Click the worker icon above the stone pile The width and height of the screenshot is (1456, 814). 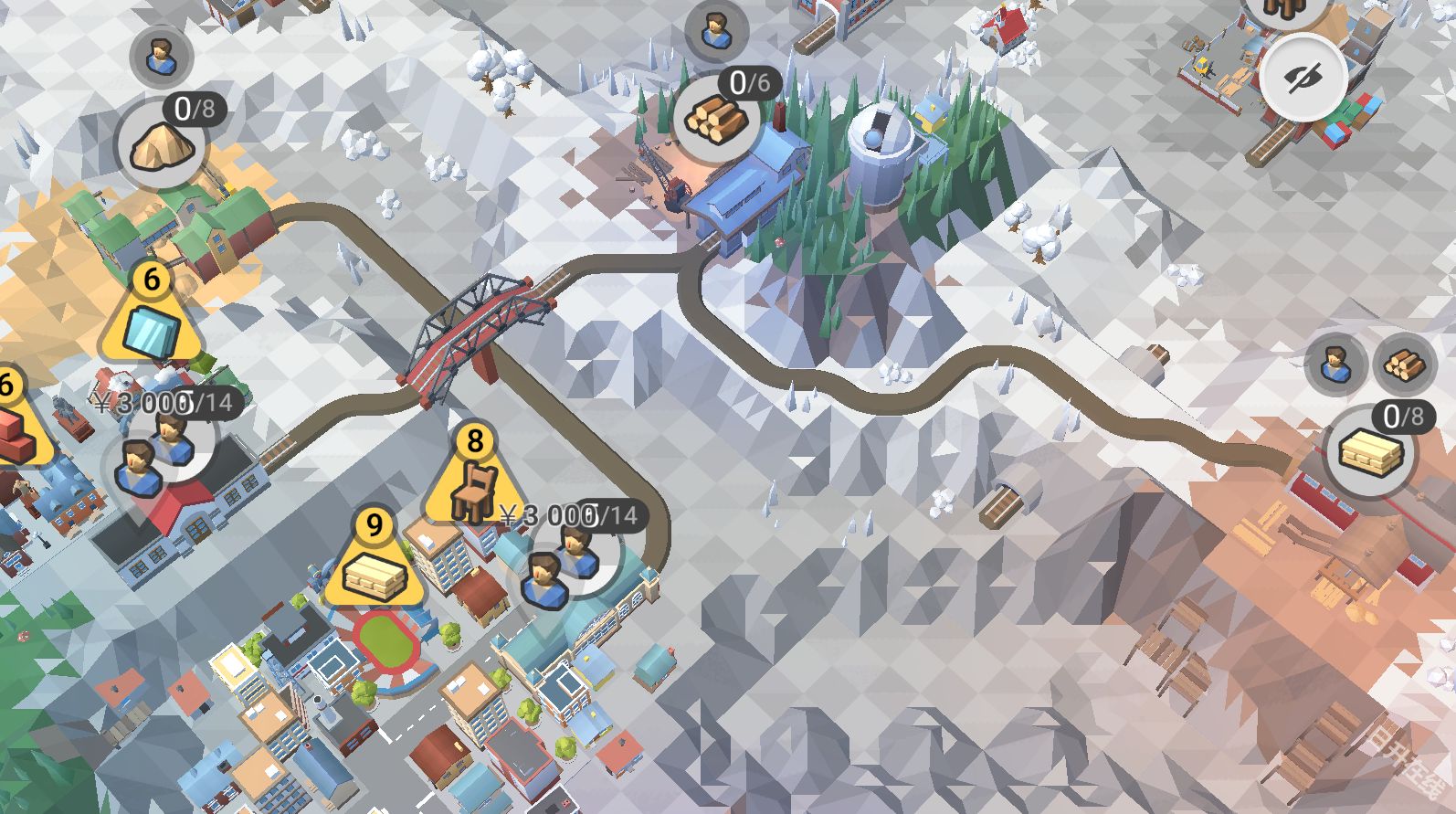pyautogui.click(x=161, y=57)
